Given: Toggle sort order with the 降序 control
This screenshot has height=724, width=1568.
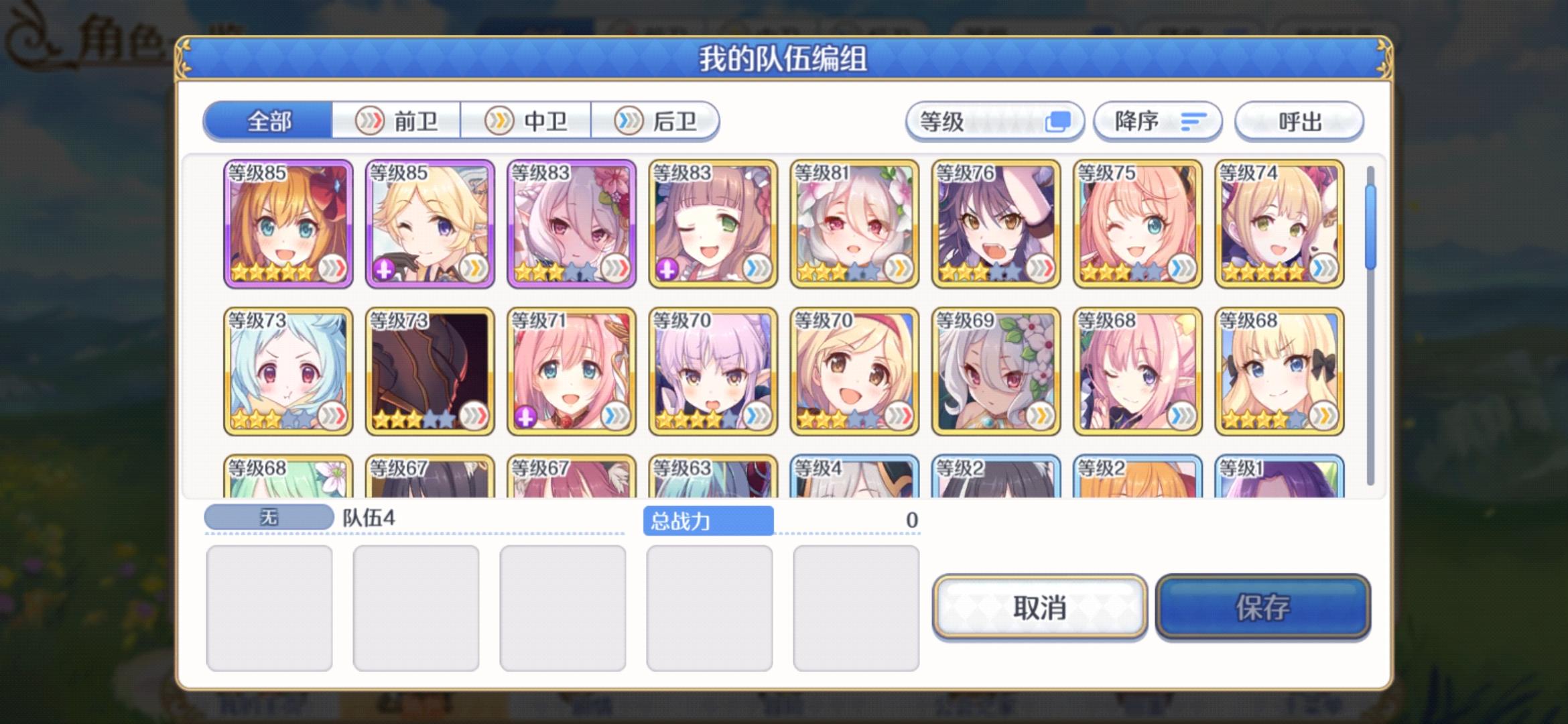Looking at the screenshot, I should [x=1157, y=122].
